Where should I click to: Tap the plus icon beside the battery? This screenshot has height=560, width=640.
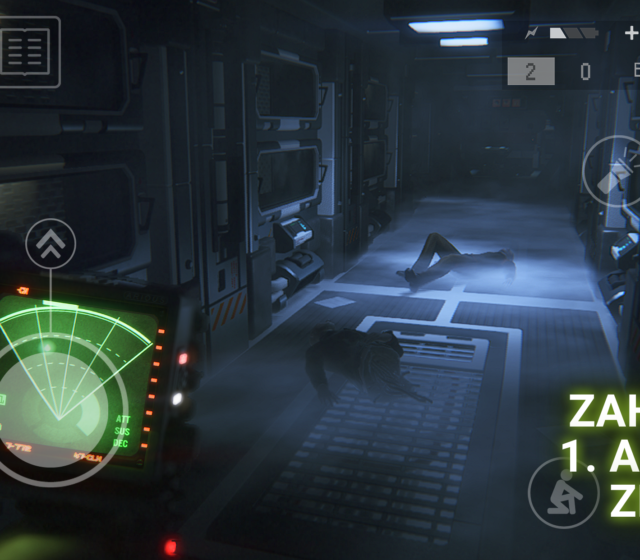point(631,33)
